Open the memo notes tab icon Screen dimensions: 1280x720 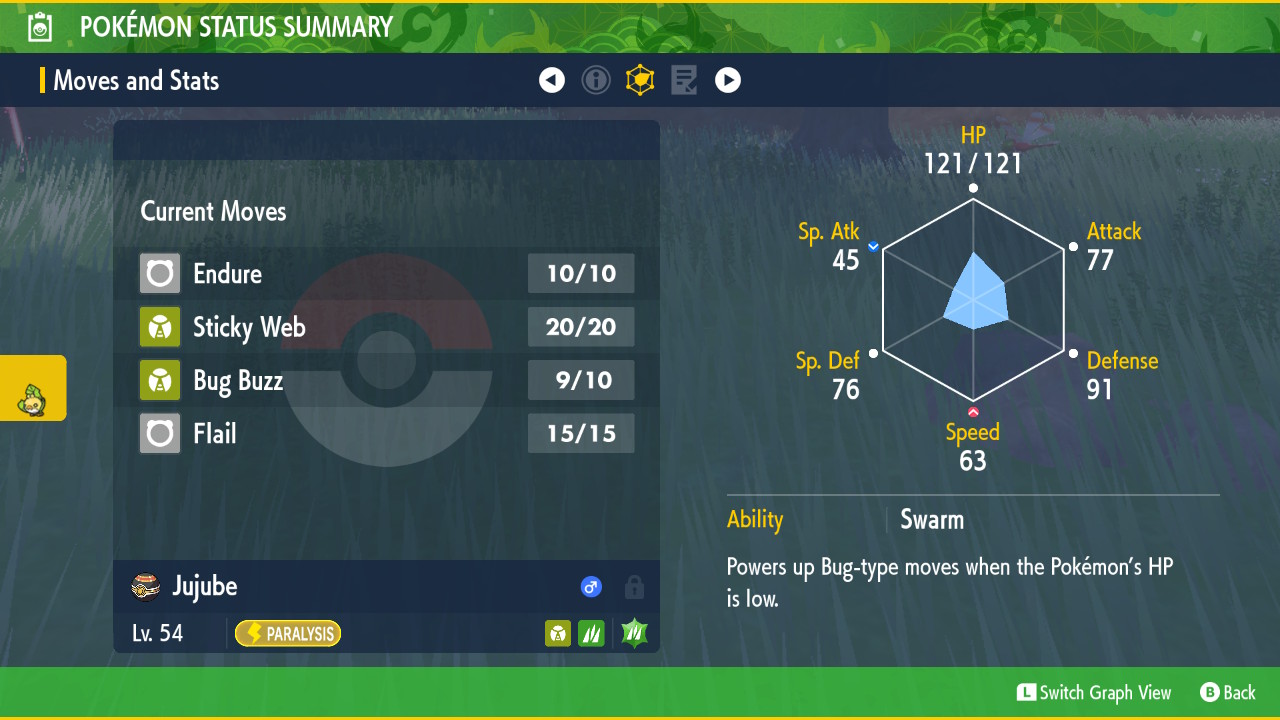[684, 81]
